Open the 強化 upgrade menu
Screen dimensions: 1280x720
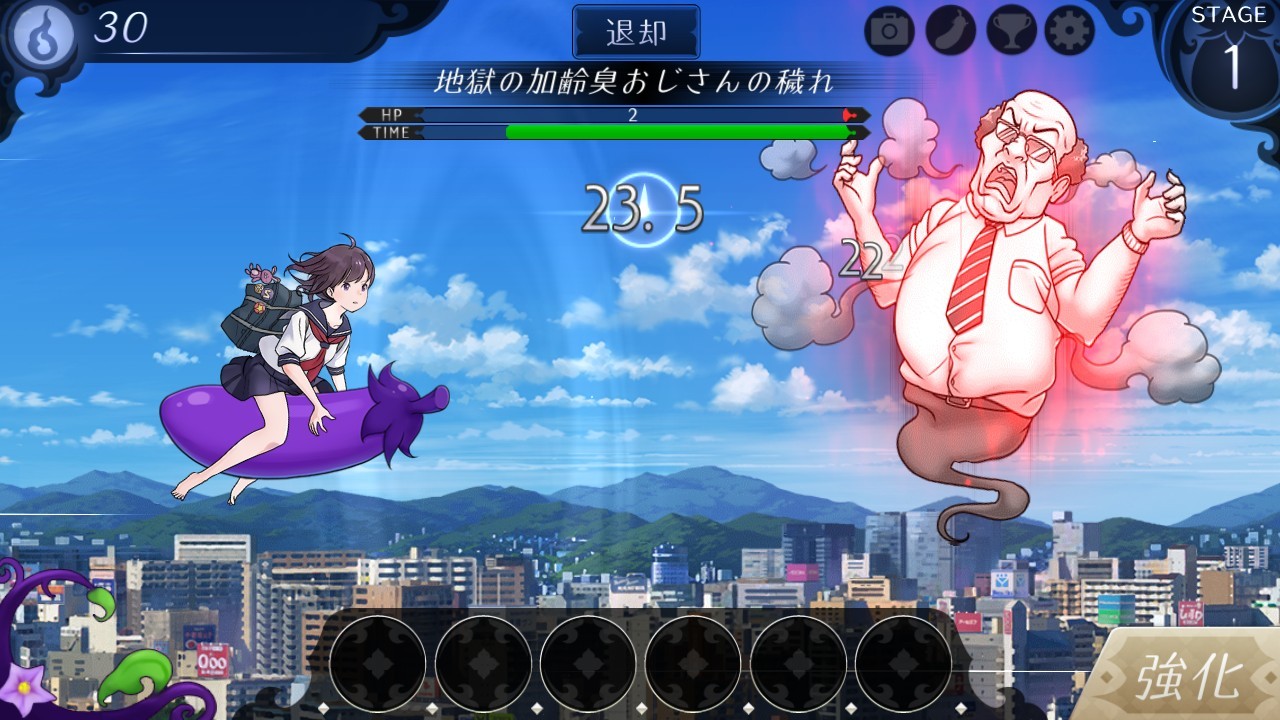click(1188, 677)
